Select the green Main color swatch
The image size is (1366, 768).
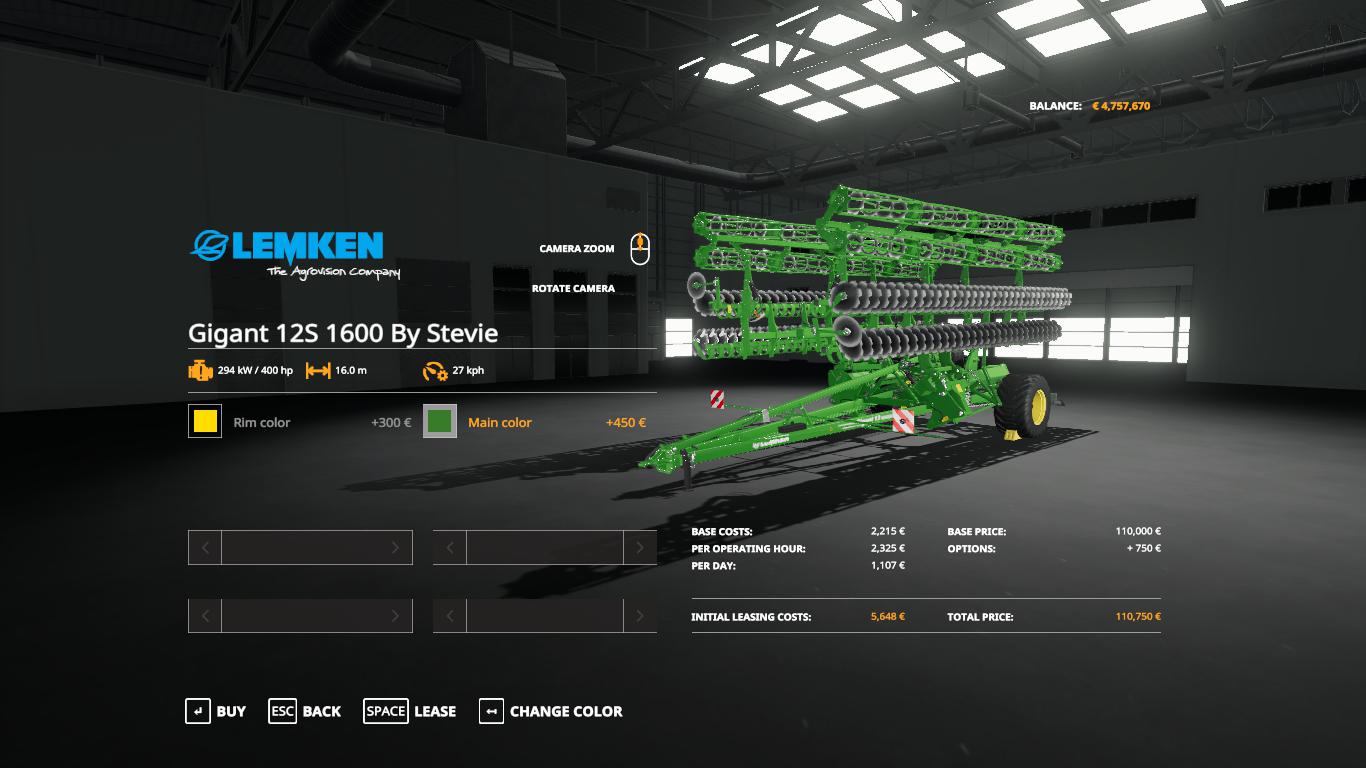click(440, 422)
